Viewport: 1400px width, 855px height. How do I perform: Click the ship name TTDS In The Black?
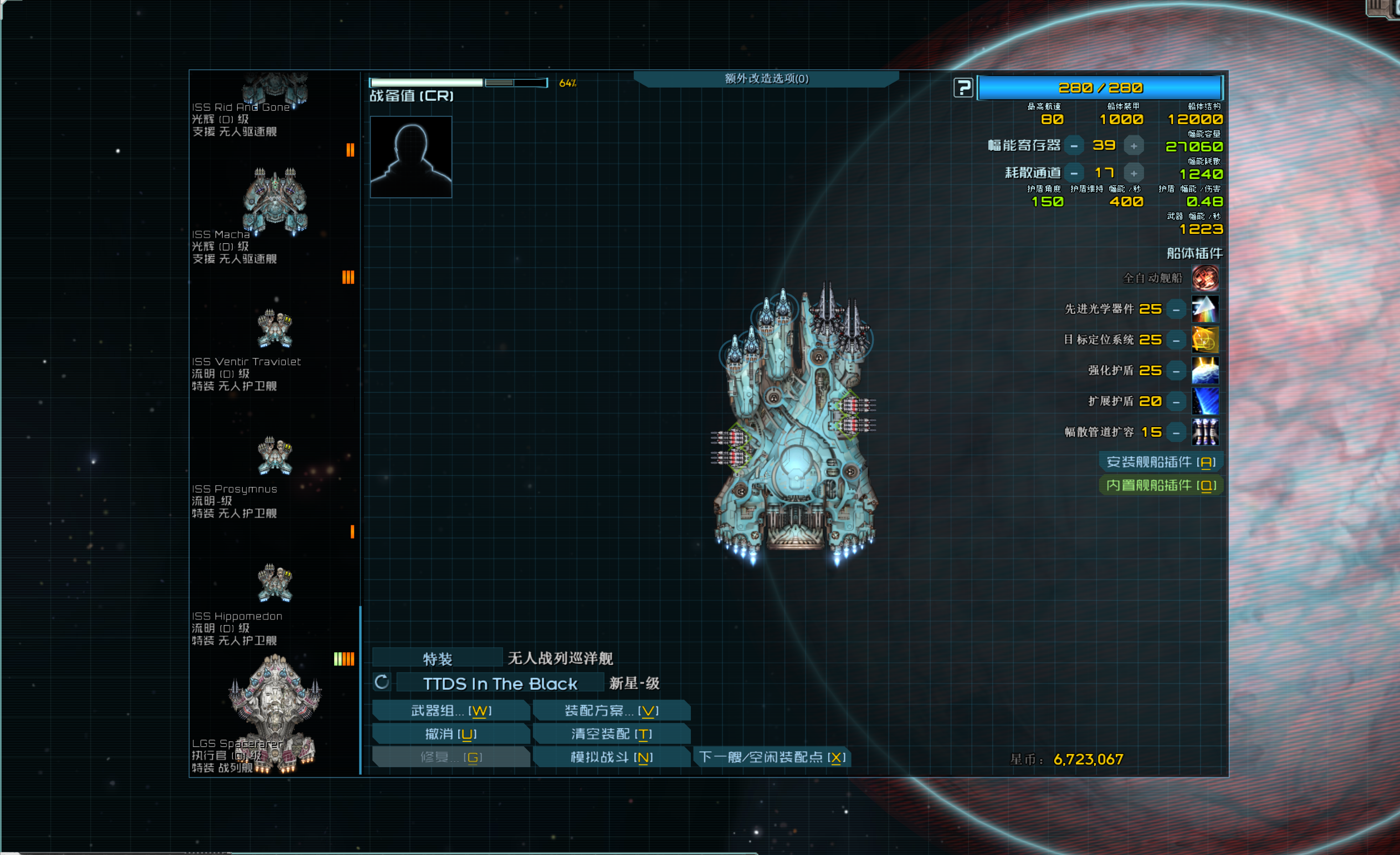pyautogui.click(x=499, y=683)
